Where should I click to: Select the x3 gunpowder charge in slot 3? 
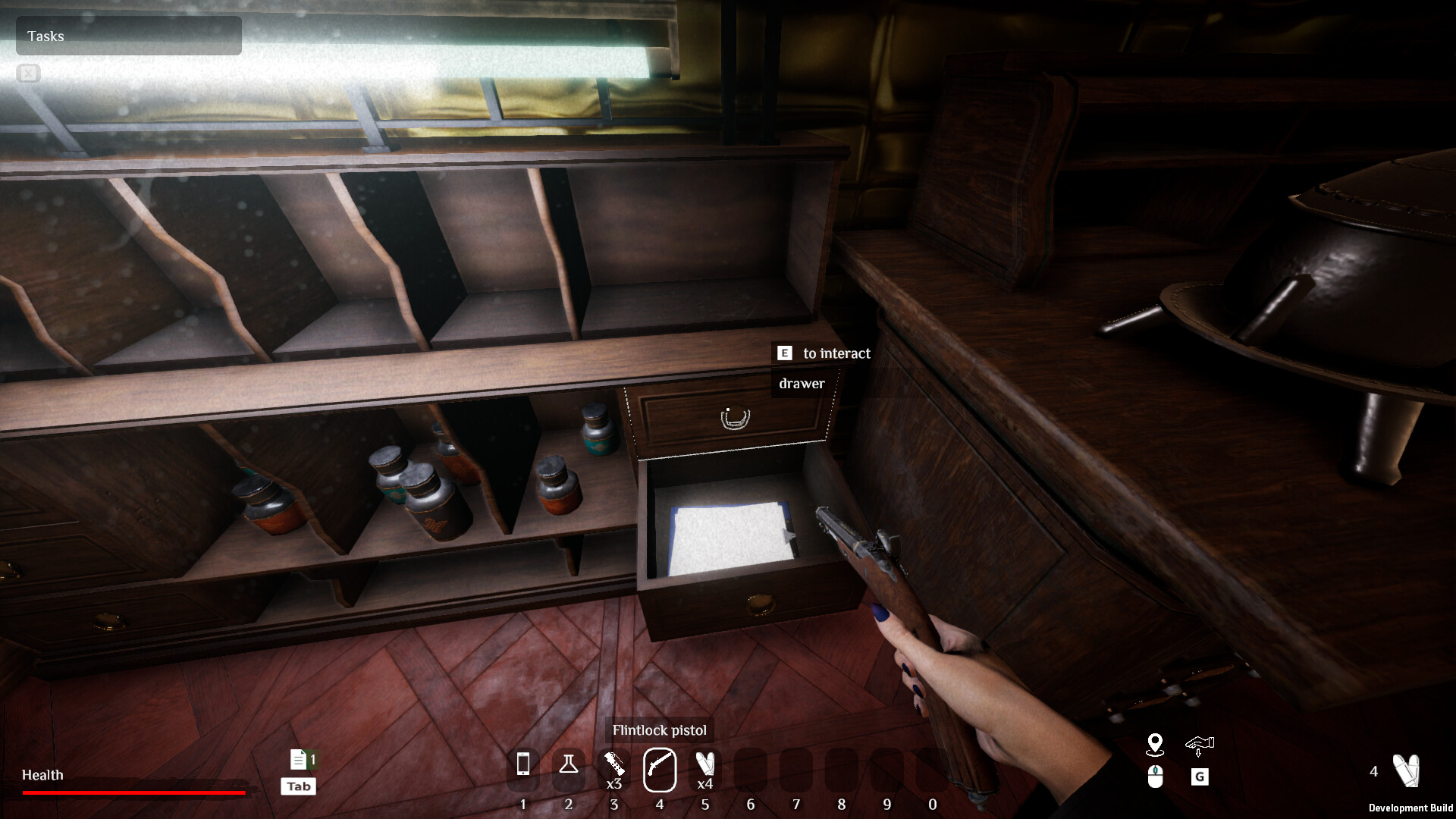point(614,764)
